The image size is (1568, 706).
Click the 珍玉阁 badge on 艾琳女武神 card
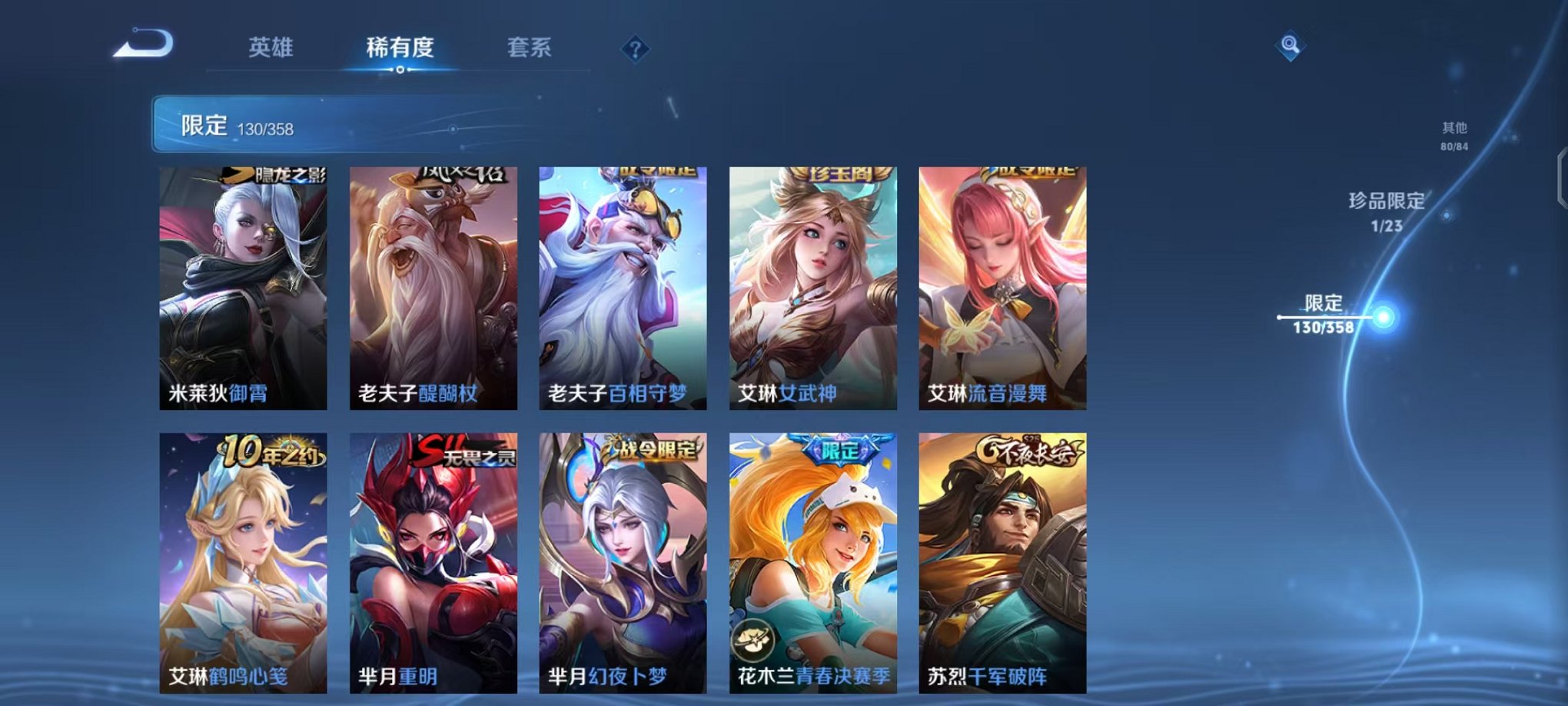[841, 173]
